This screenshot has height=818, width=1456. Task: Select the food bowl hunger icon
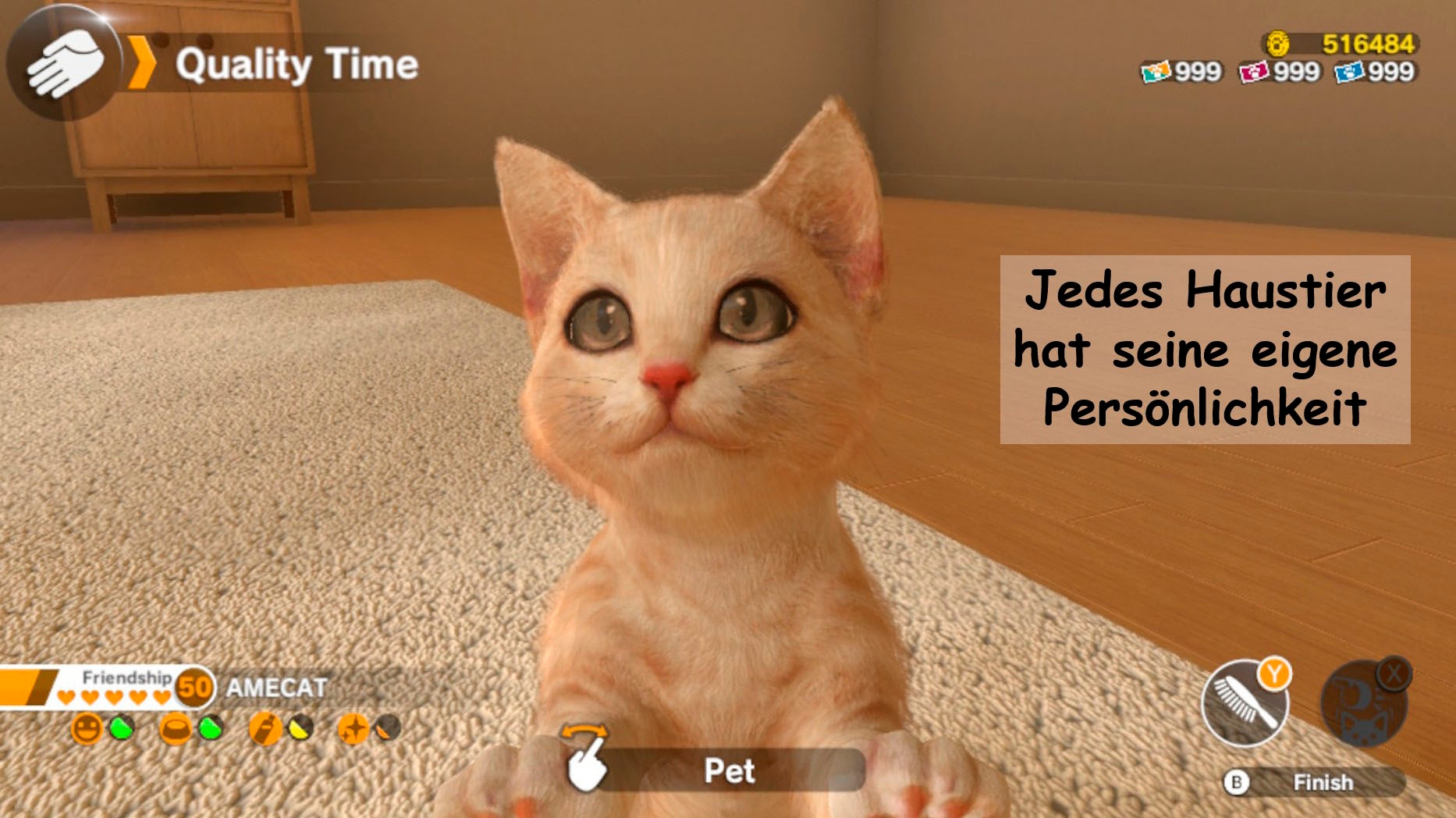click(176, 727)
